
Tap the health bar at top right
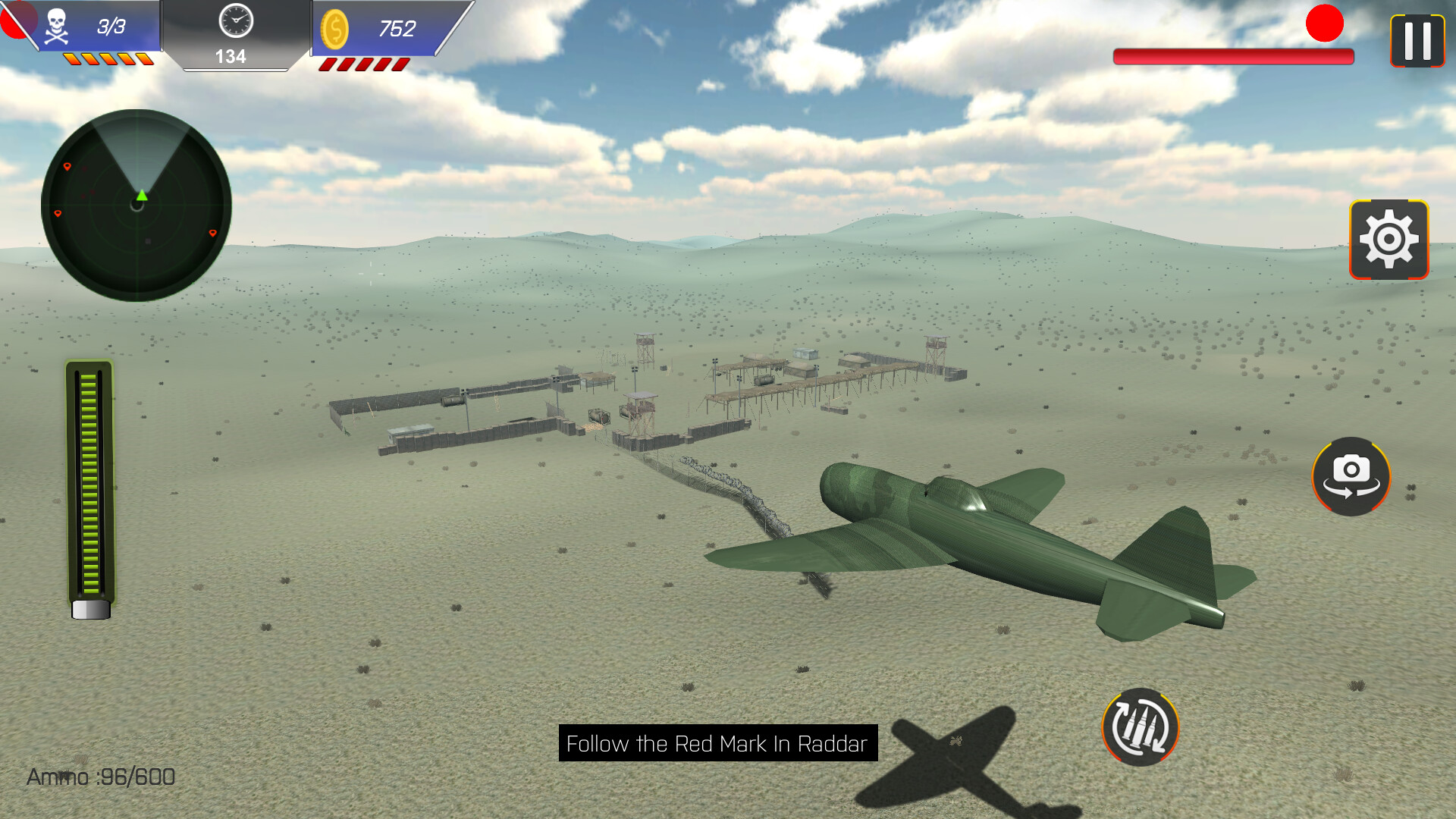coord(1232,55)
